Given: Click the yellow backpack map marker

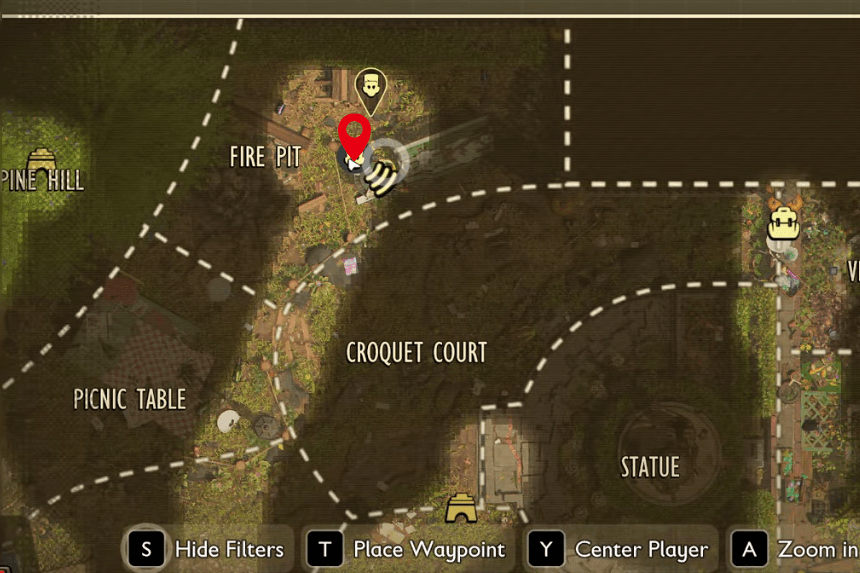Looking at the screenshot, I should (x=782, y=223).
